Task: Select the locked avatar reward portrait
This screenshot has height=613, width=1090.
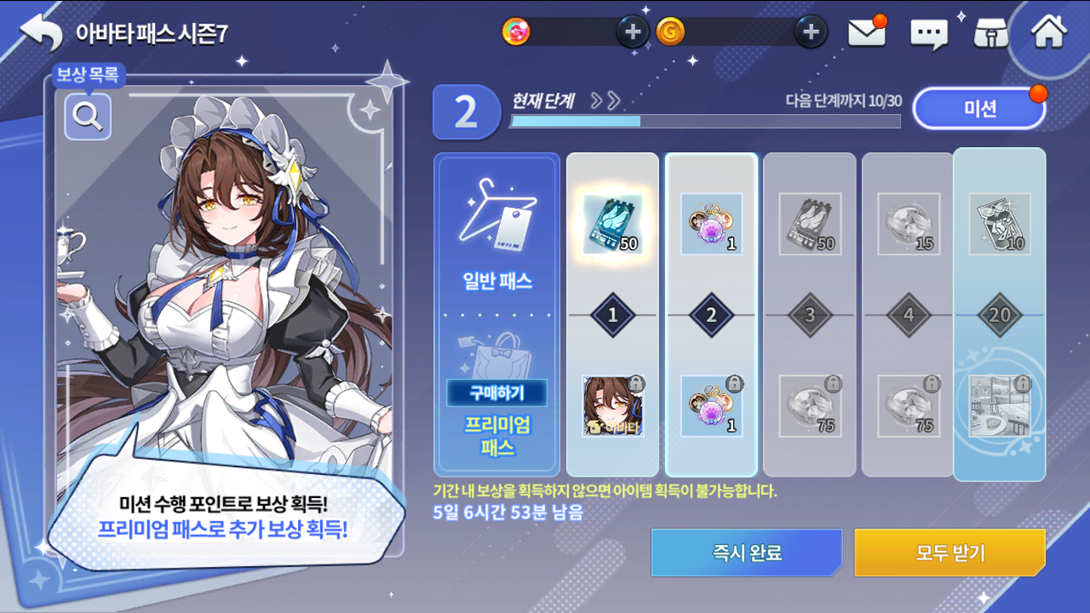Action: tap(612, 407)
